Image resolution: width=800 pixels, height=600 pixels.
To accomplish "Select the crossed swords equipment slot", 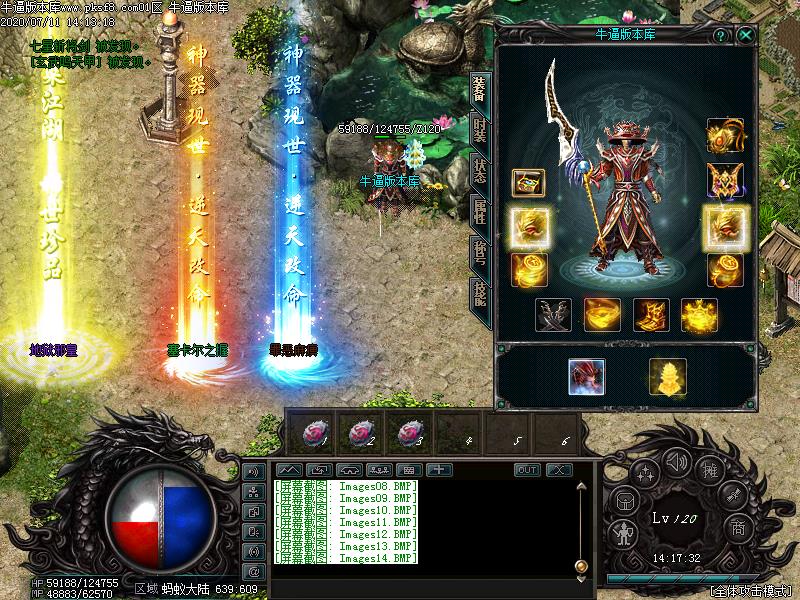I will pyautogui.click(x=553, y=315).
